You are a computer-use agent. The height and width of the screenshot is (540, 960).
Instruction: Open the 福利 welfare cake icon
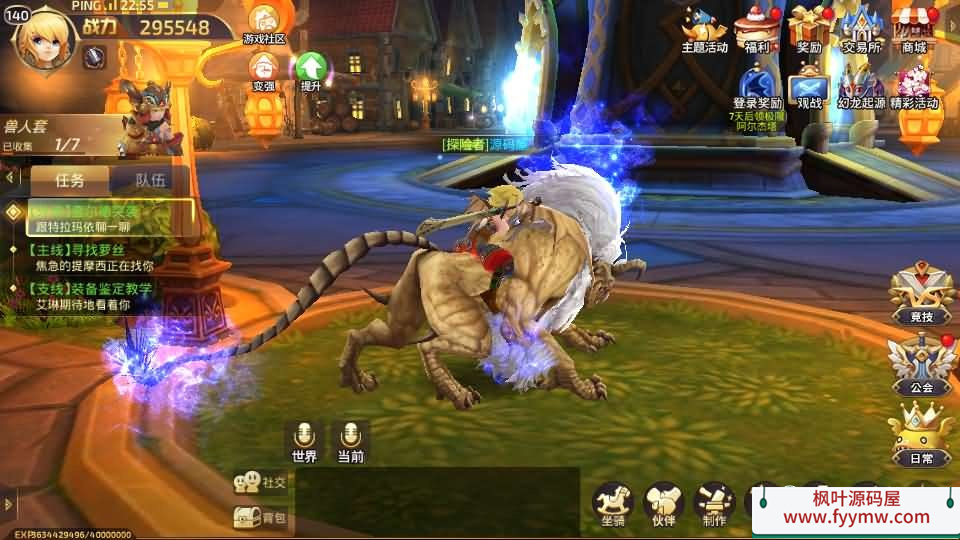tap(756, 28)
